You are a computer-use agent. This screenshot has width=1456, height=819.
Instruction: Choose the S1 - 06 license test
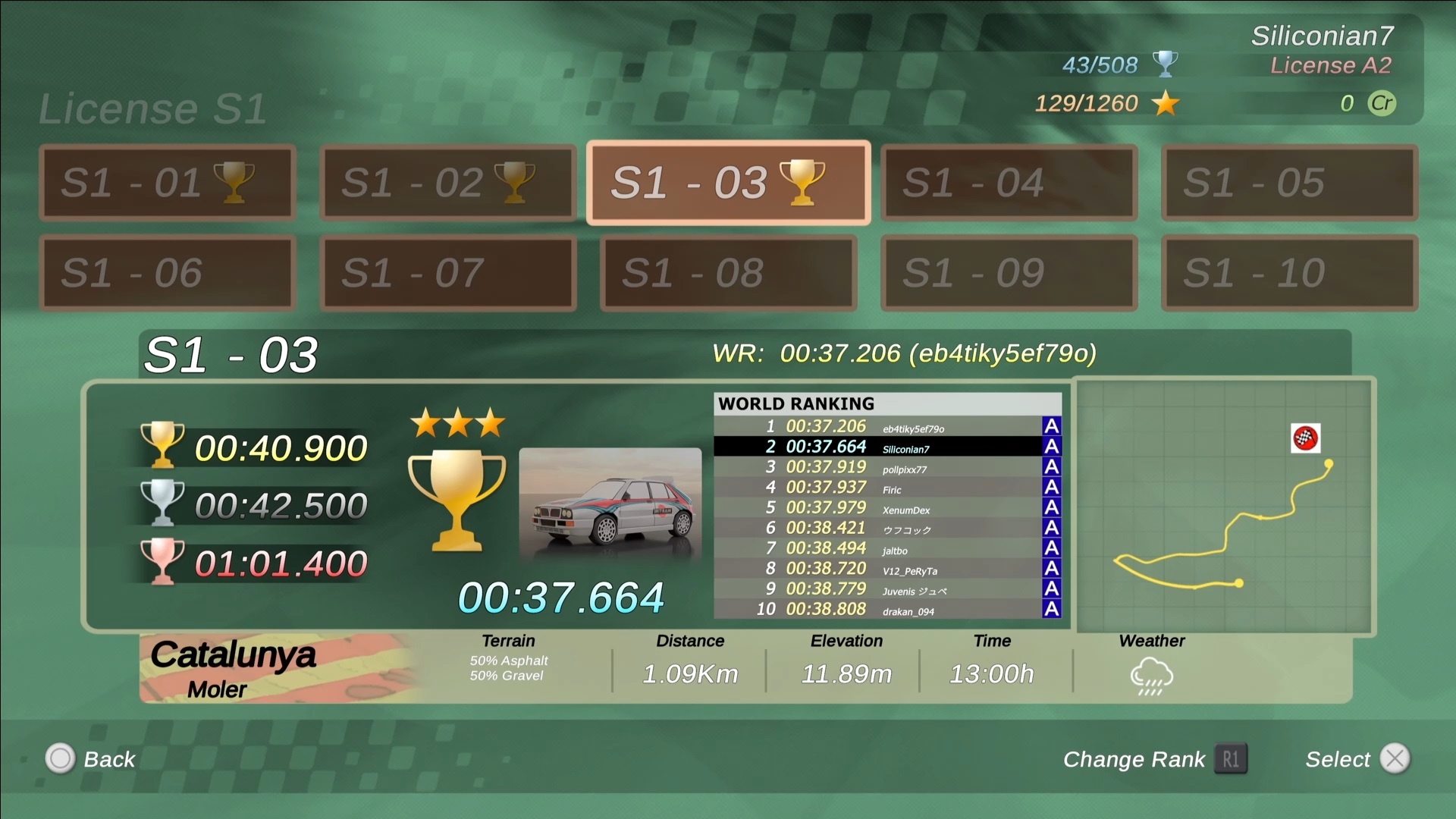coord(167,273)
